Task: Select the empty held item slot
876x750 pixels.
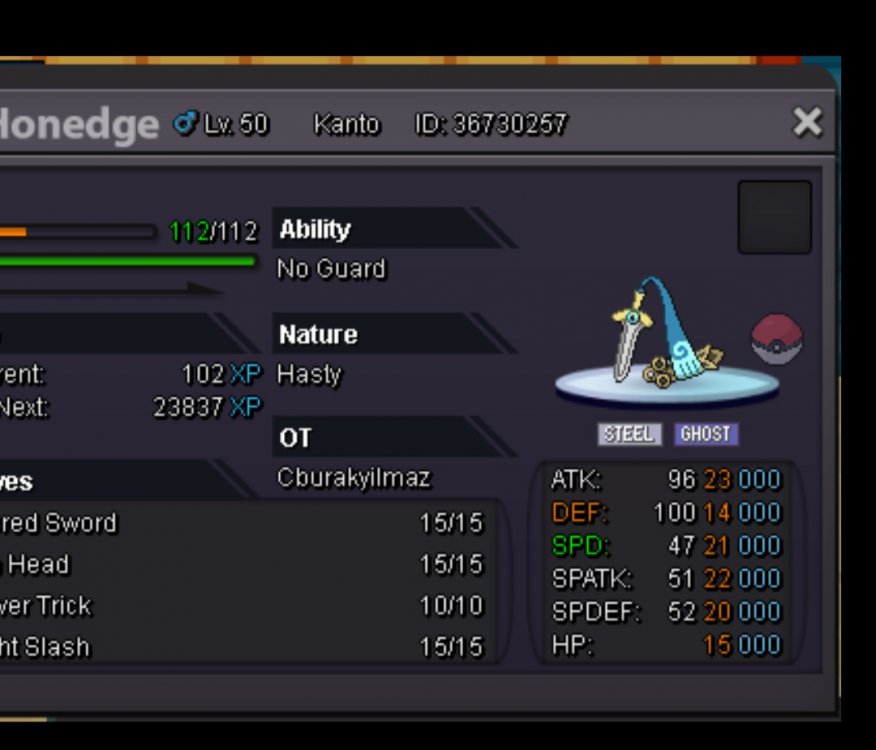Action: 774,217
